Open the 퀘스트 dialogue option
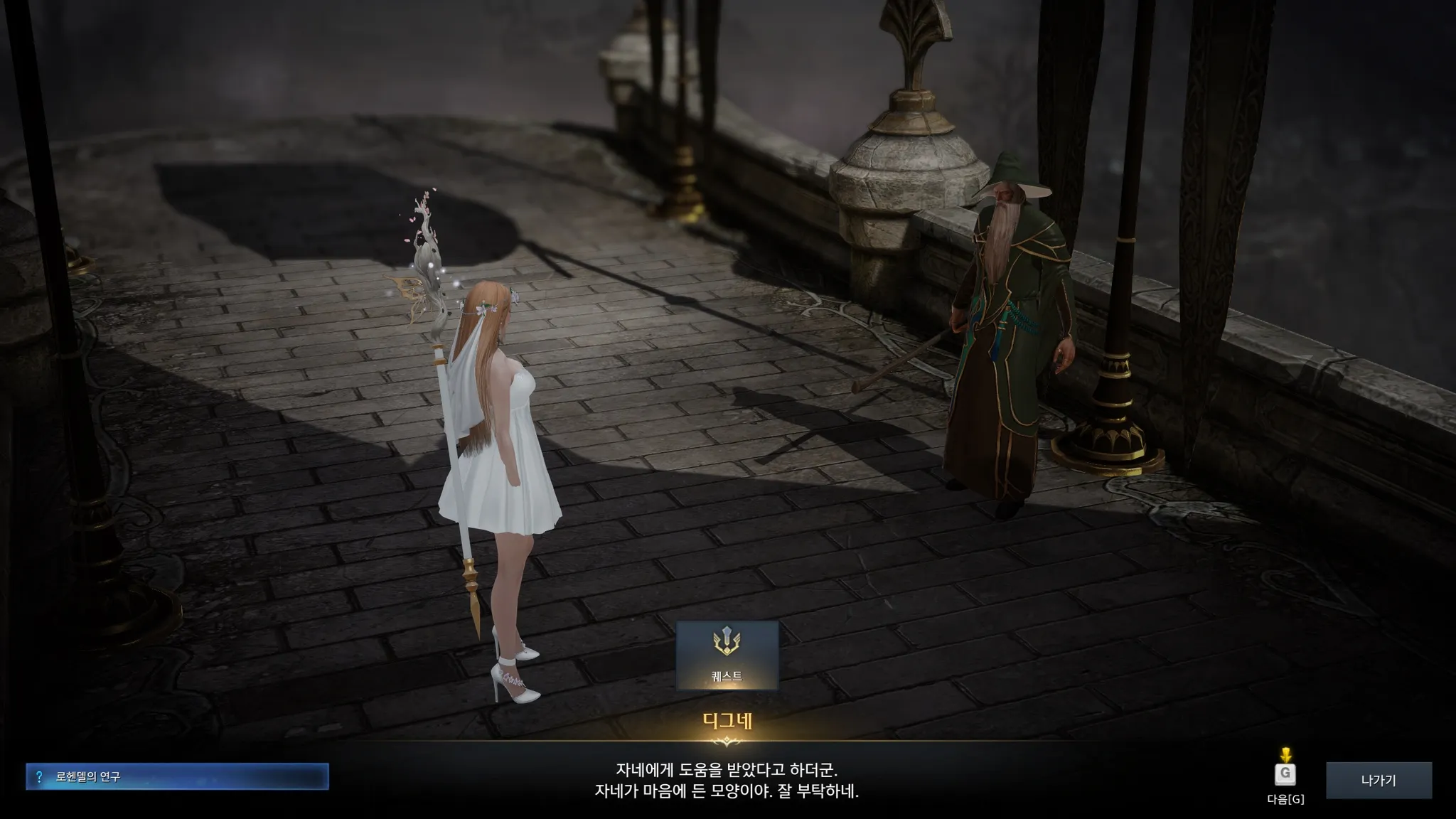The image size is (1456, 819). tap(727, 655)
